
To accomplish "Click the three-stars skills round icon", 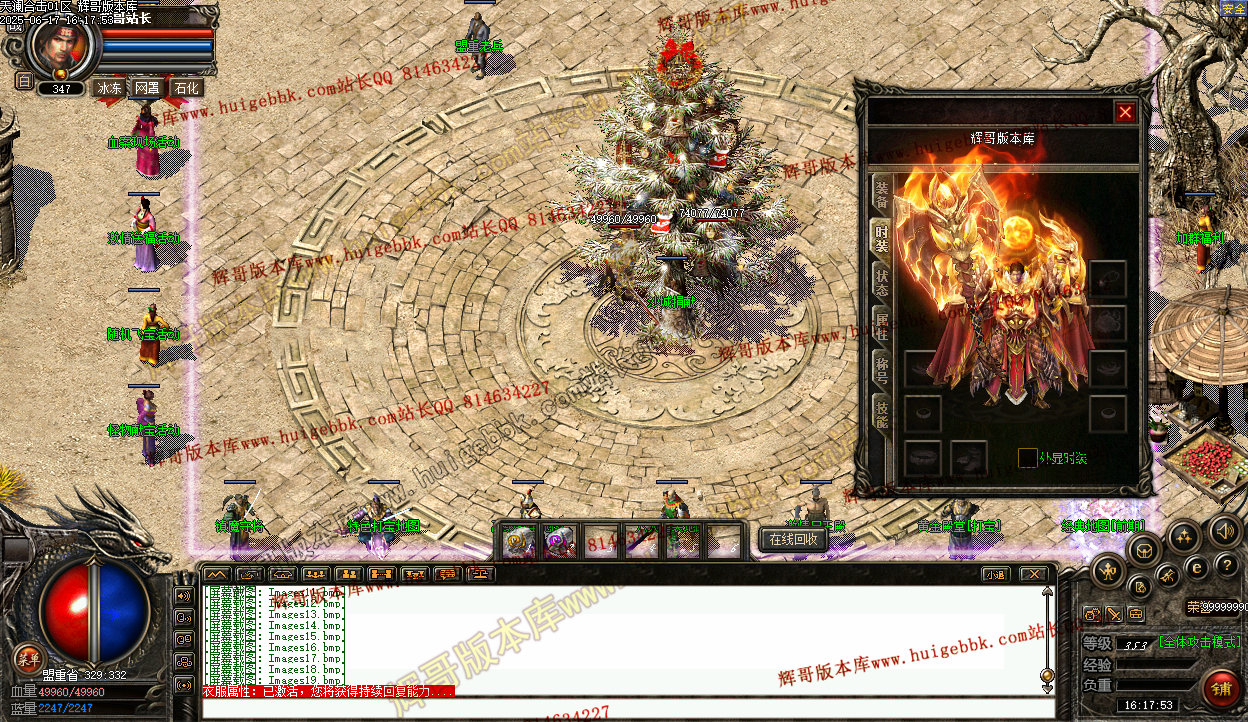I will click(1184, 537).
